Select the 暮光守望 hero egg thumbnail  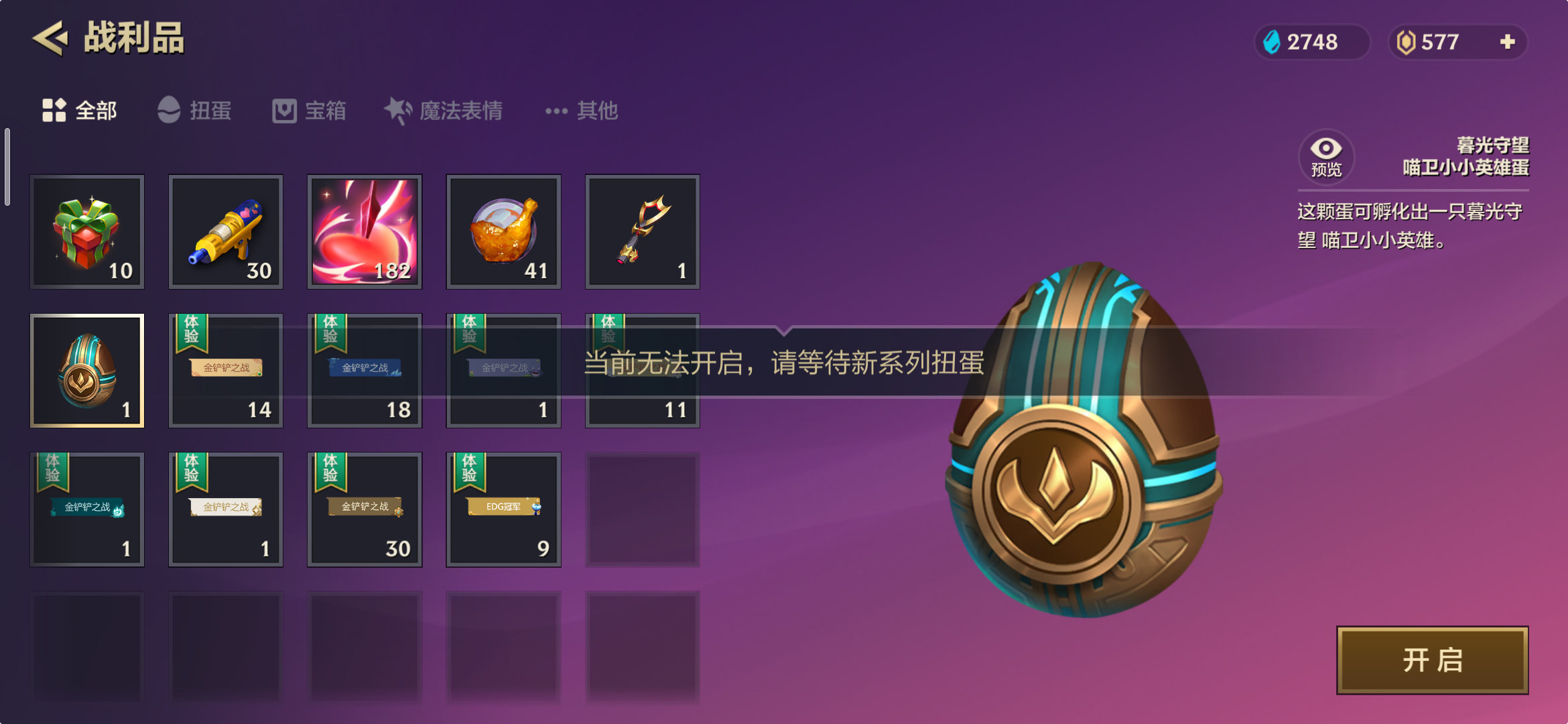pyautogui.click(x=87, y=370)
